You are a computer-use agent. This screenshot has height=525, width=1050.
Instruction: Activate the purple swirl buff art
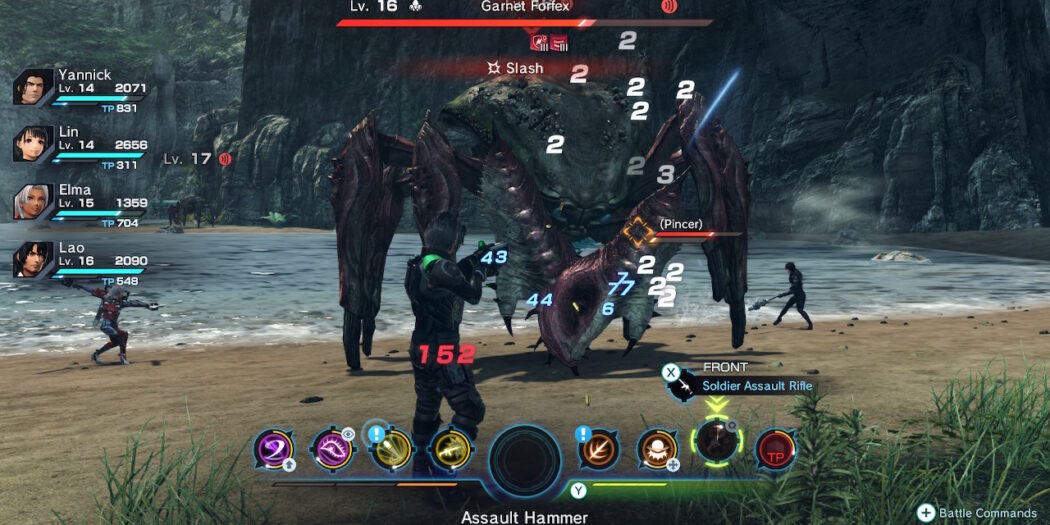[x=272, y=448]
